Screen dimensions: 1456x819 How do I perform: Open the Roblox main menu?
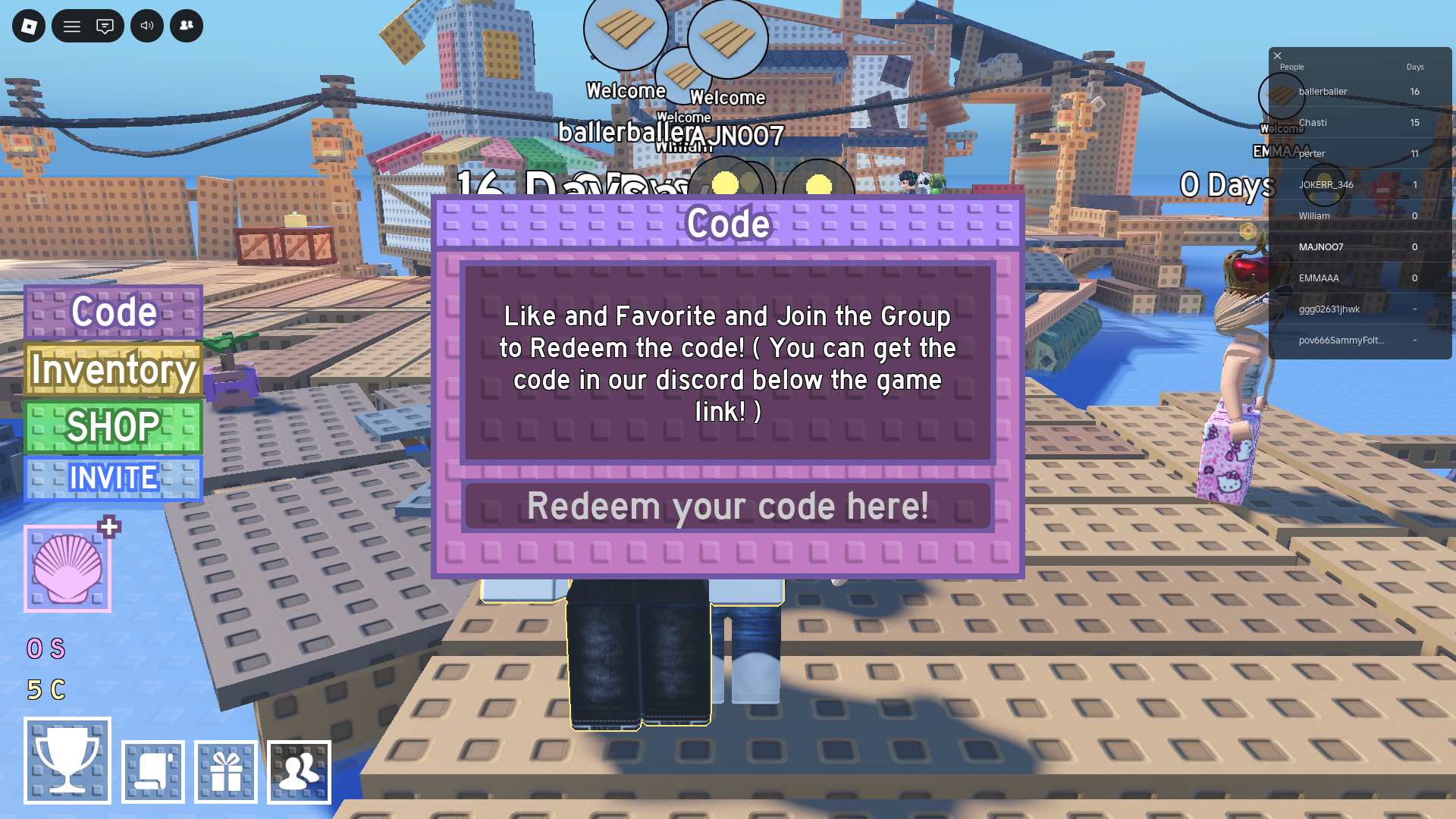point(27,25)
